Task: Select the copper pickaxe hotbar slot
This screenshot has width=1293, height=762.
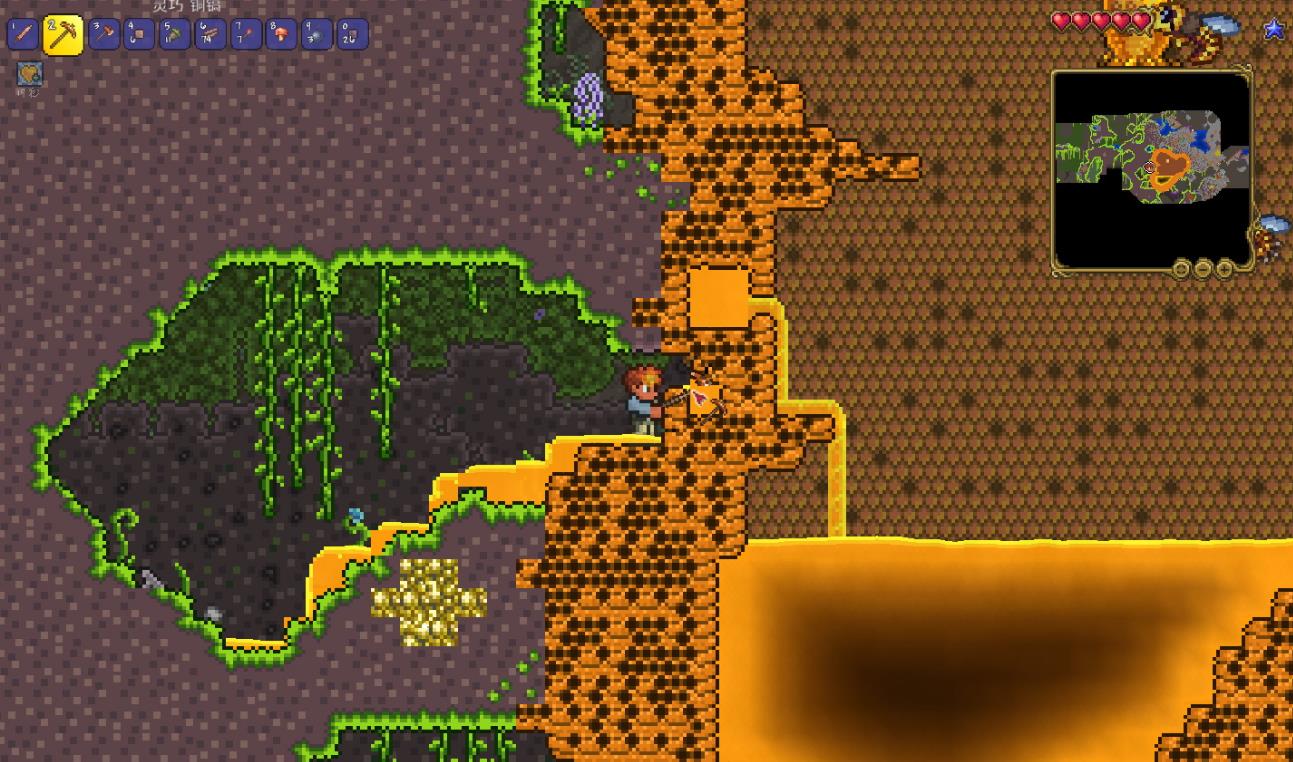Action: (63, 36)
